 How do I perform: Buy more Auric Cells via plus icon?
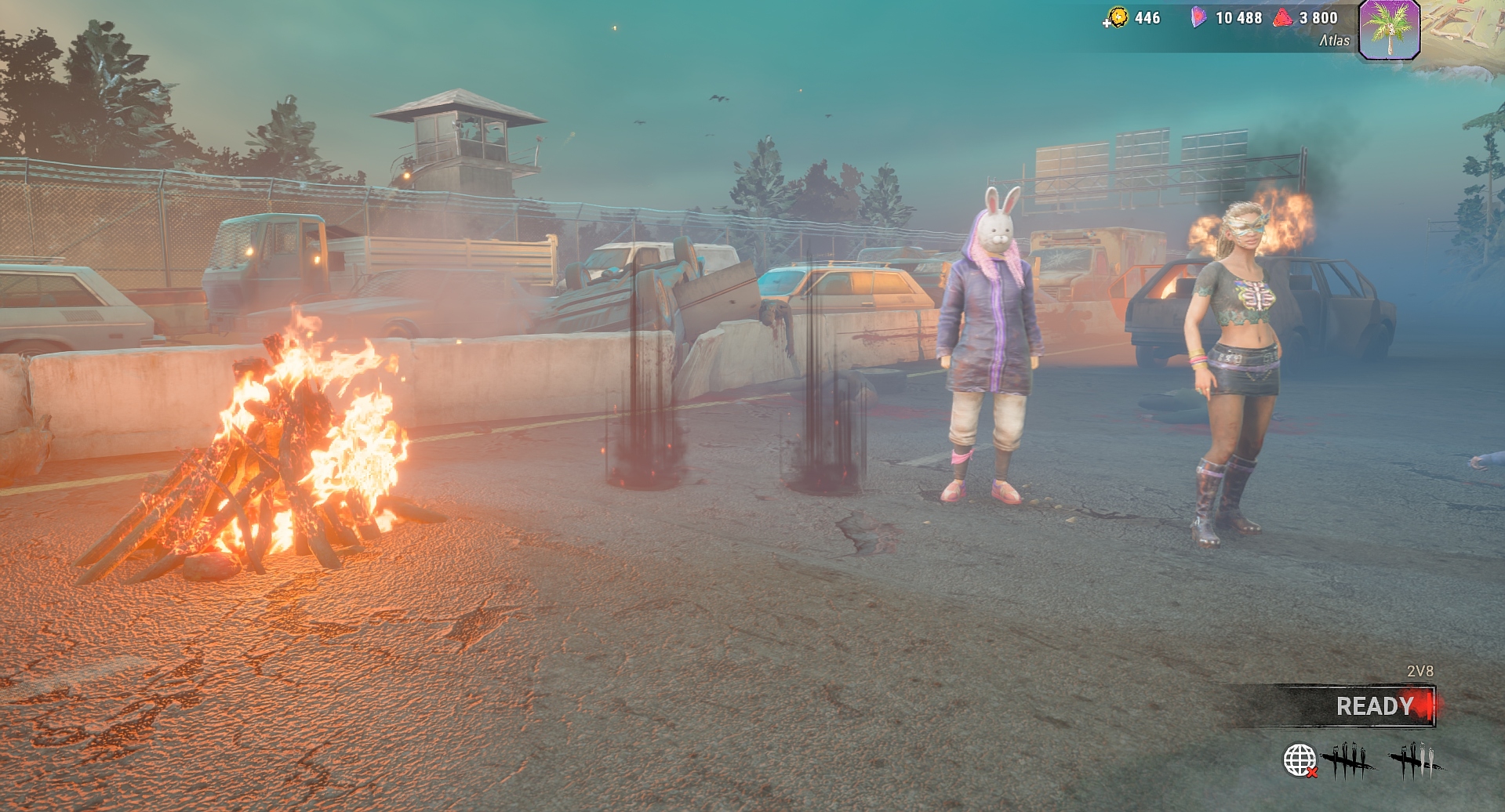click(1107, 23)
